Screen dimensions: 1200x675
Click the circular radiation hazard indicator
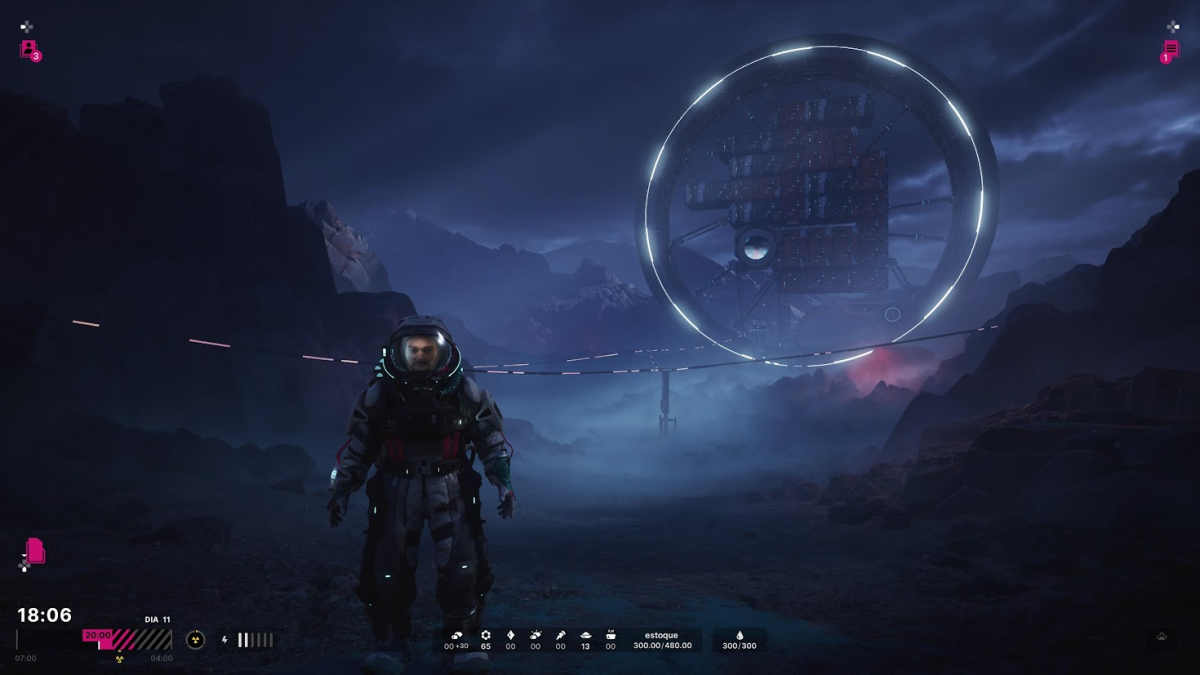tap(195, 640)
